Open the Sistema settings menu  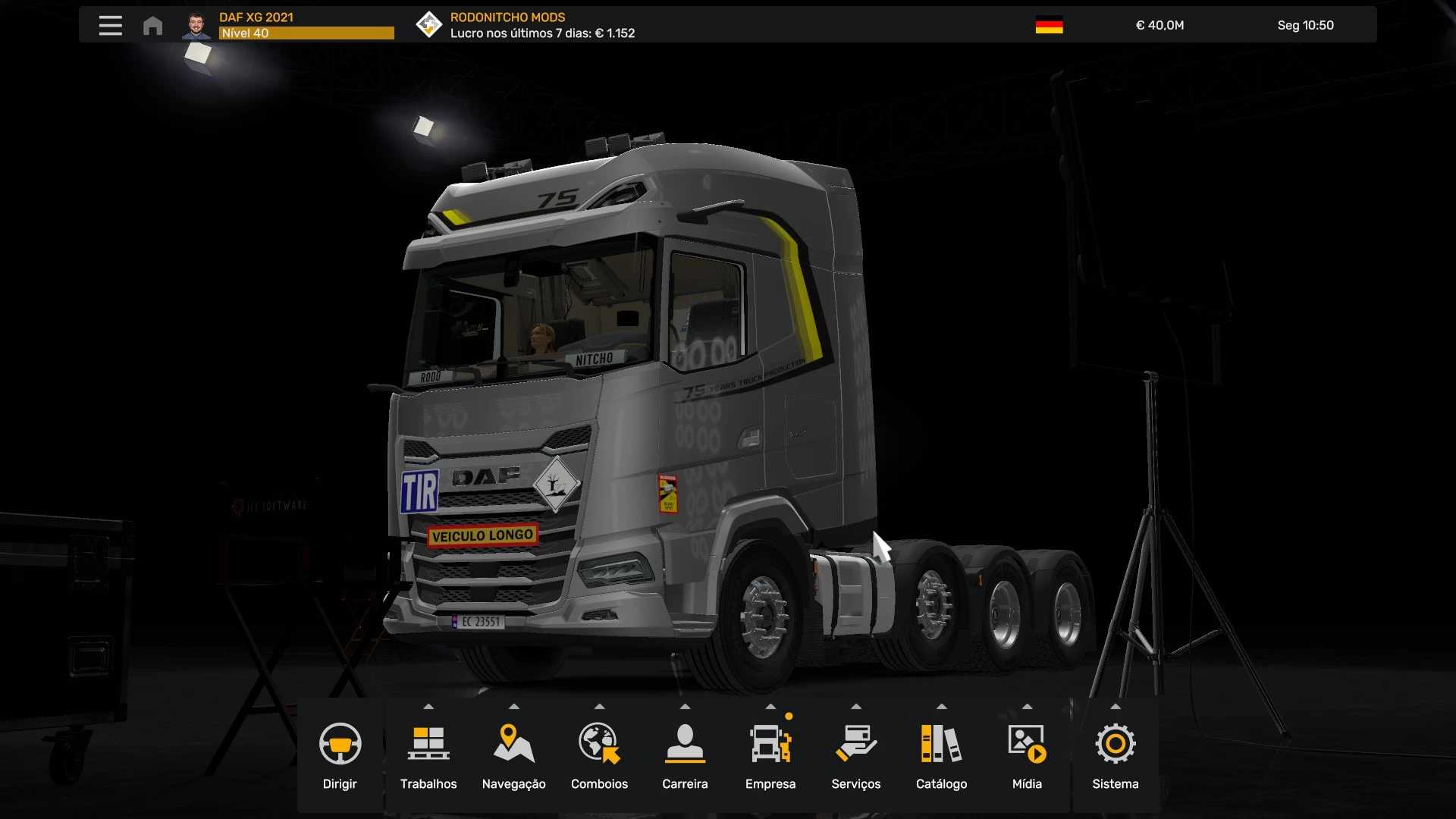[x=1115, y=755]
